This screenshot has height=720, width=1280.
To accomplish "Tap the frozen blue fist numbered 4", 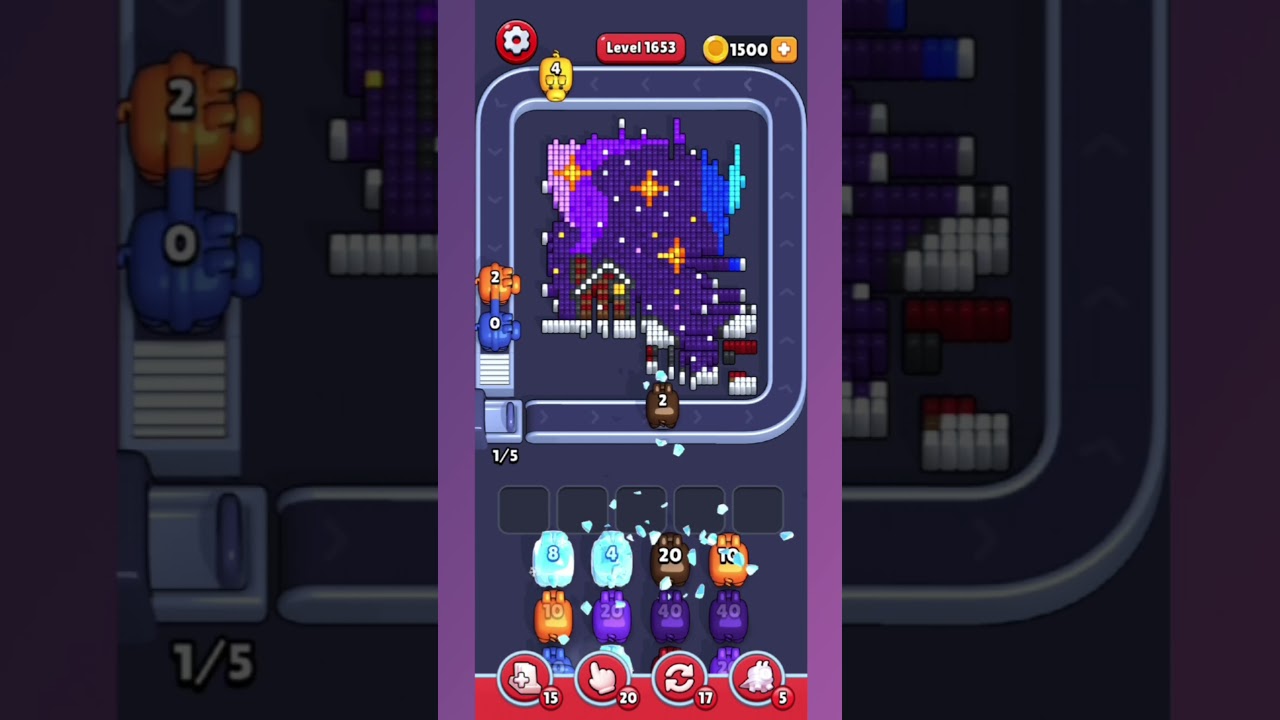I will (x=610, y=552).
